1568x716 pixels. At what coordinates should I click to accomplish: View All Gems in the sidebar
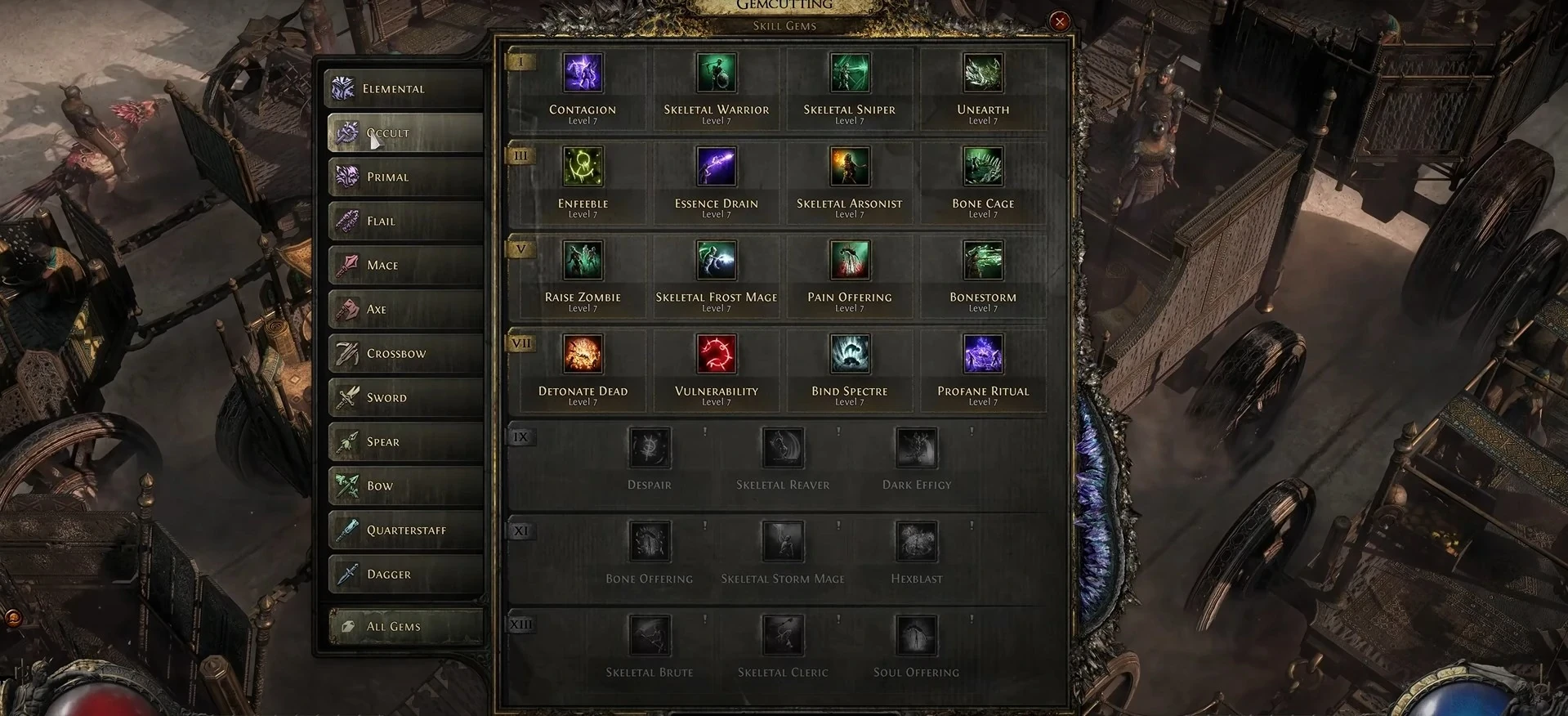coord(404,626)
